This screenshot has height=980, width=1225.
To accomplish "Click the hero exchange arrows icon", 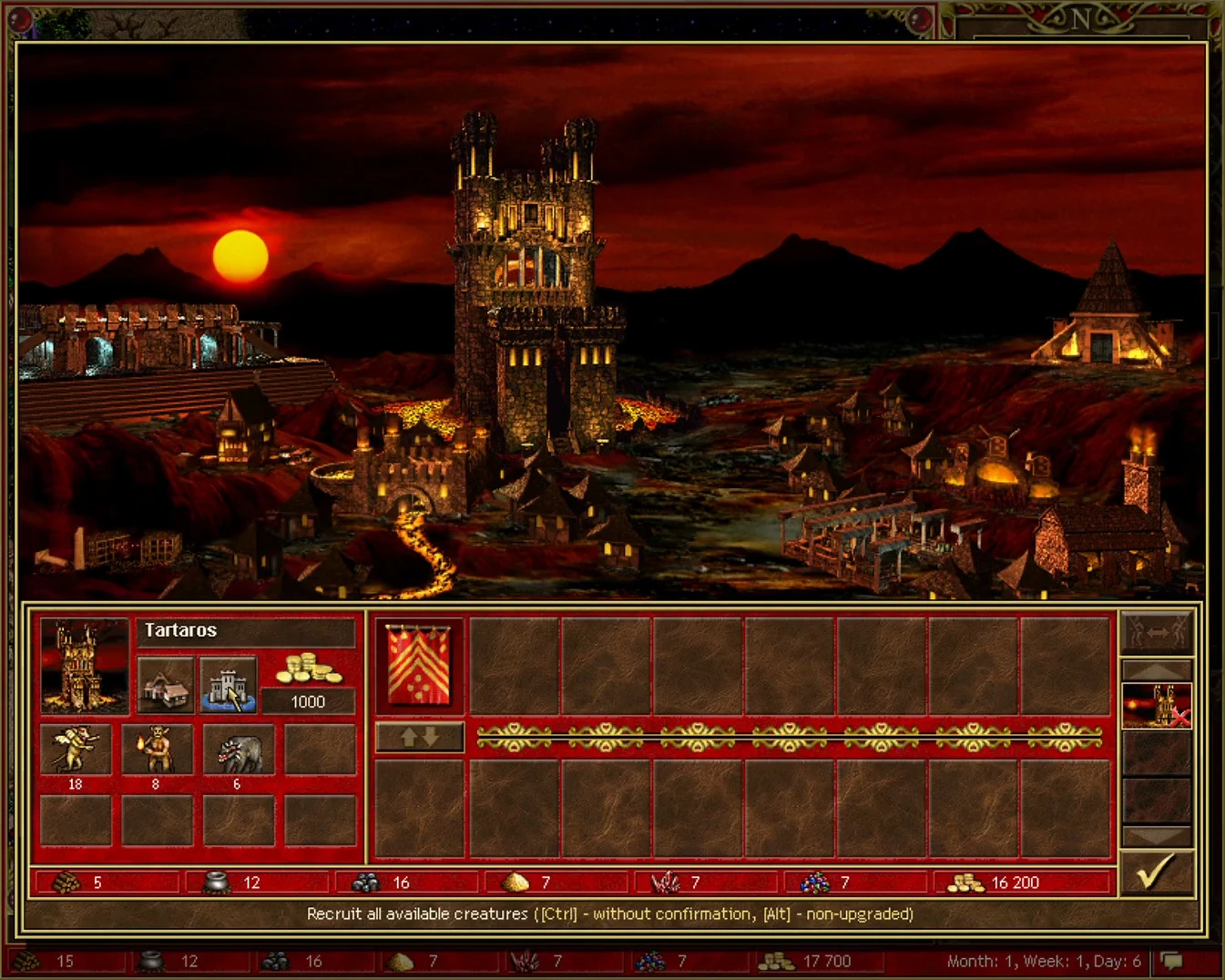I will (x=1158, y=629).
